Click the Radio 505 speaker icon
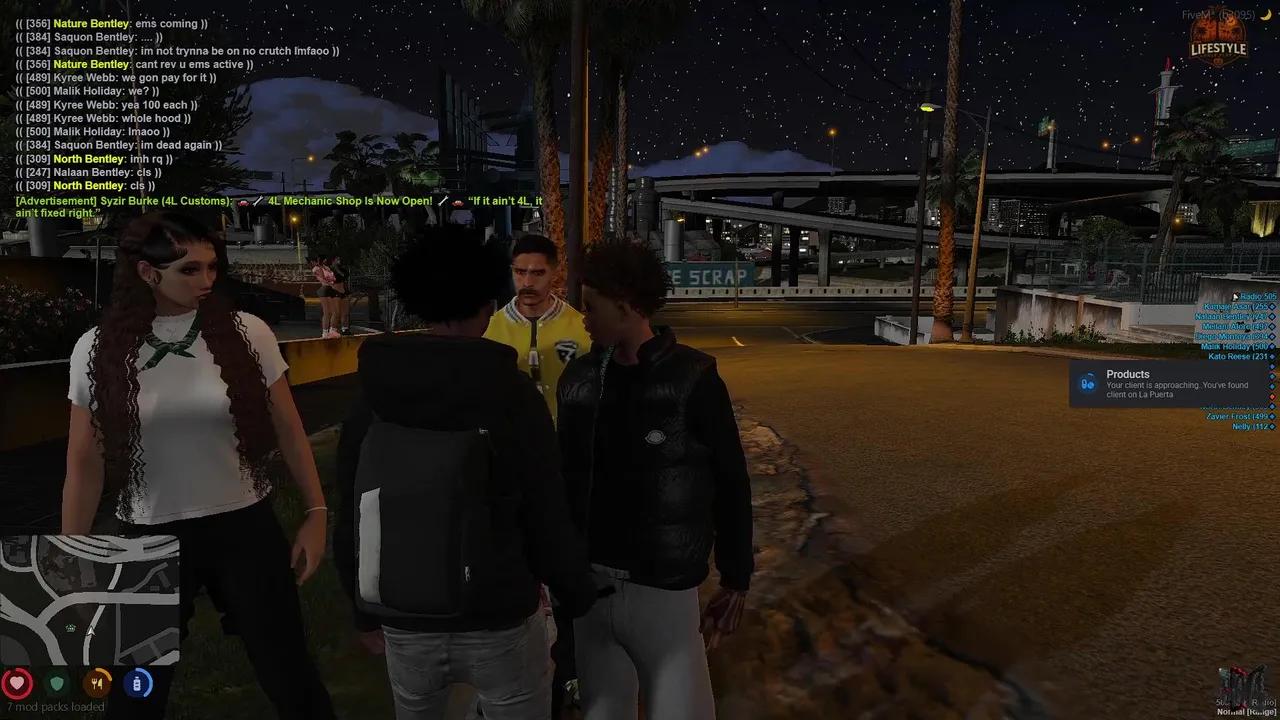The height and width of the screenshot is (720, 1280). pyautogui.click(x=1236, y=296)
